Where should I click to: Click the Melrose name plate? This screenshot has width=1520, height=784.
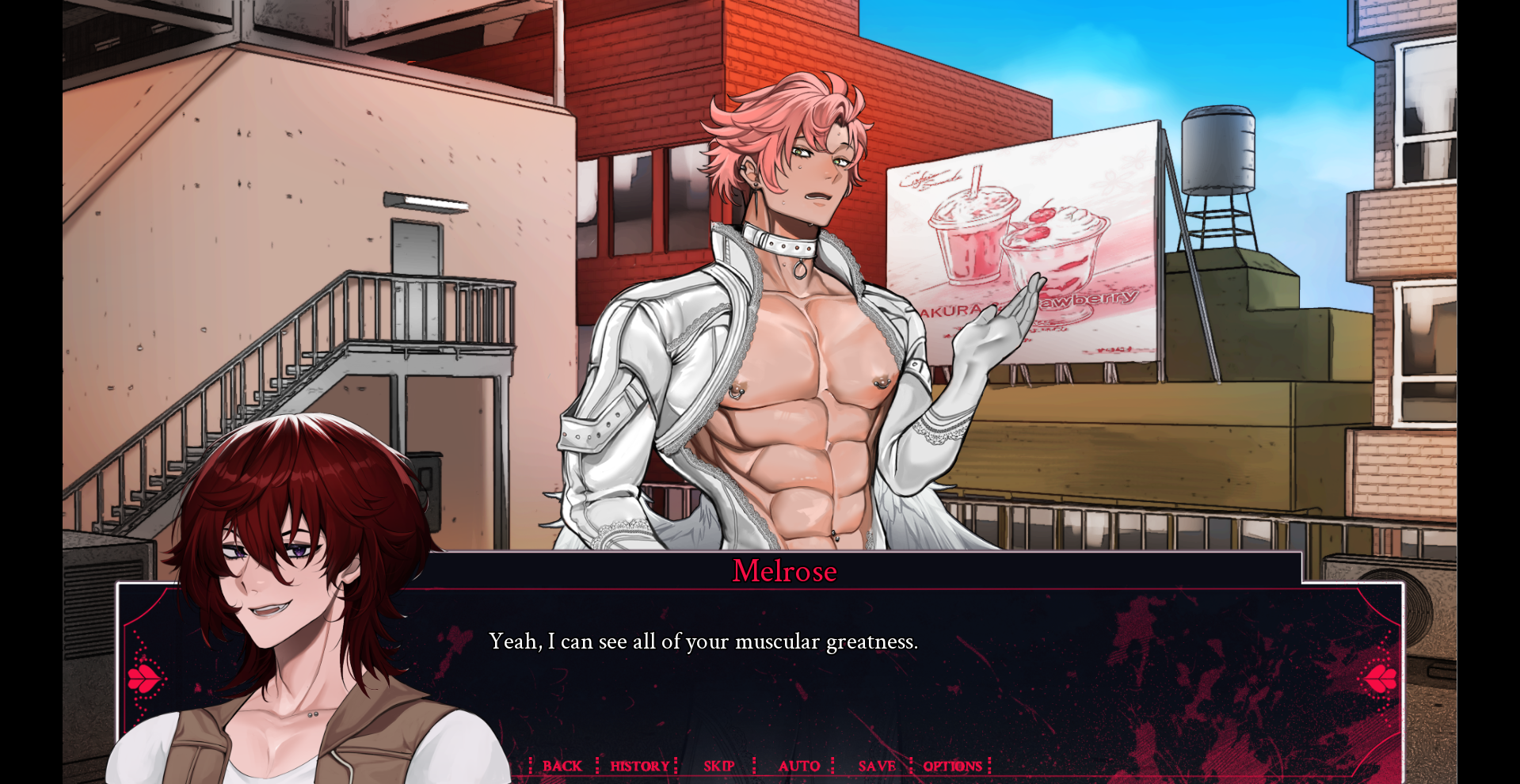[784, 572]
